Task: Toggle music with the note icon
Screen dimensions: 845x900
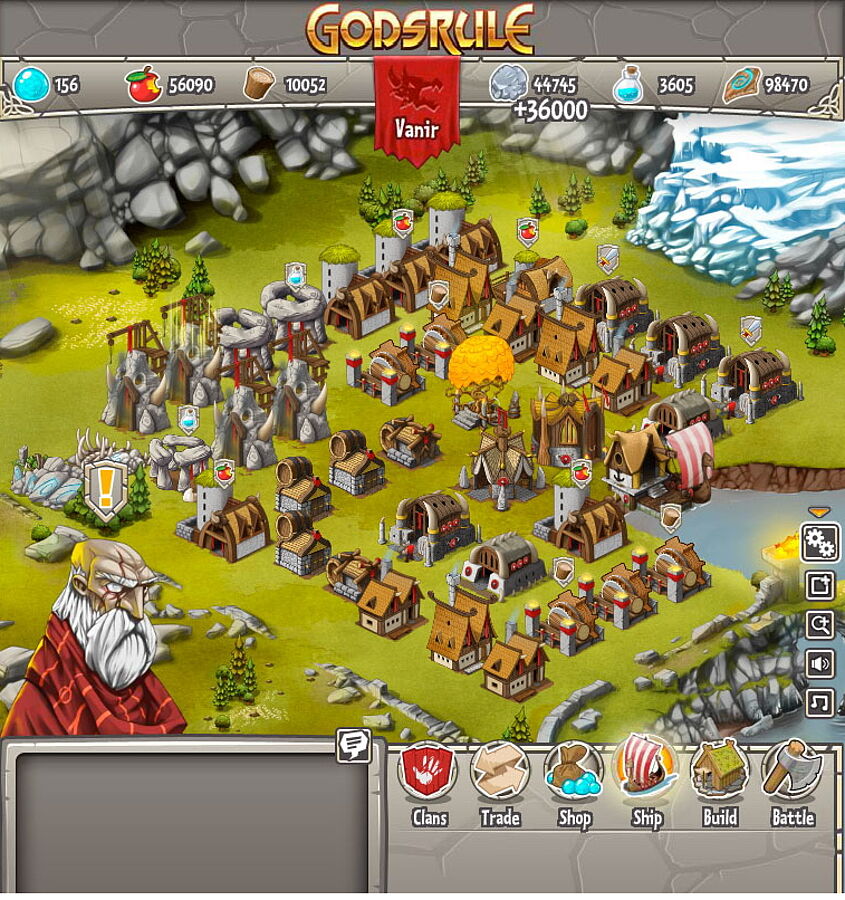Action: click(x=821, y=703)
